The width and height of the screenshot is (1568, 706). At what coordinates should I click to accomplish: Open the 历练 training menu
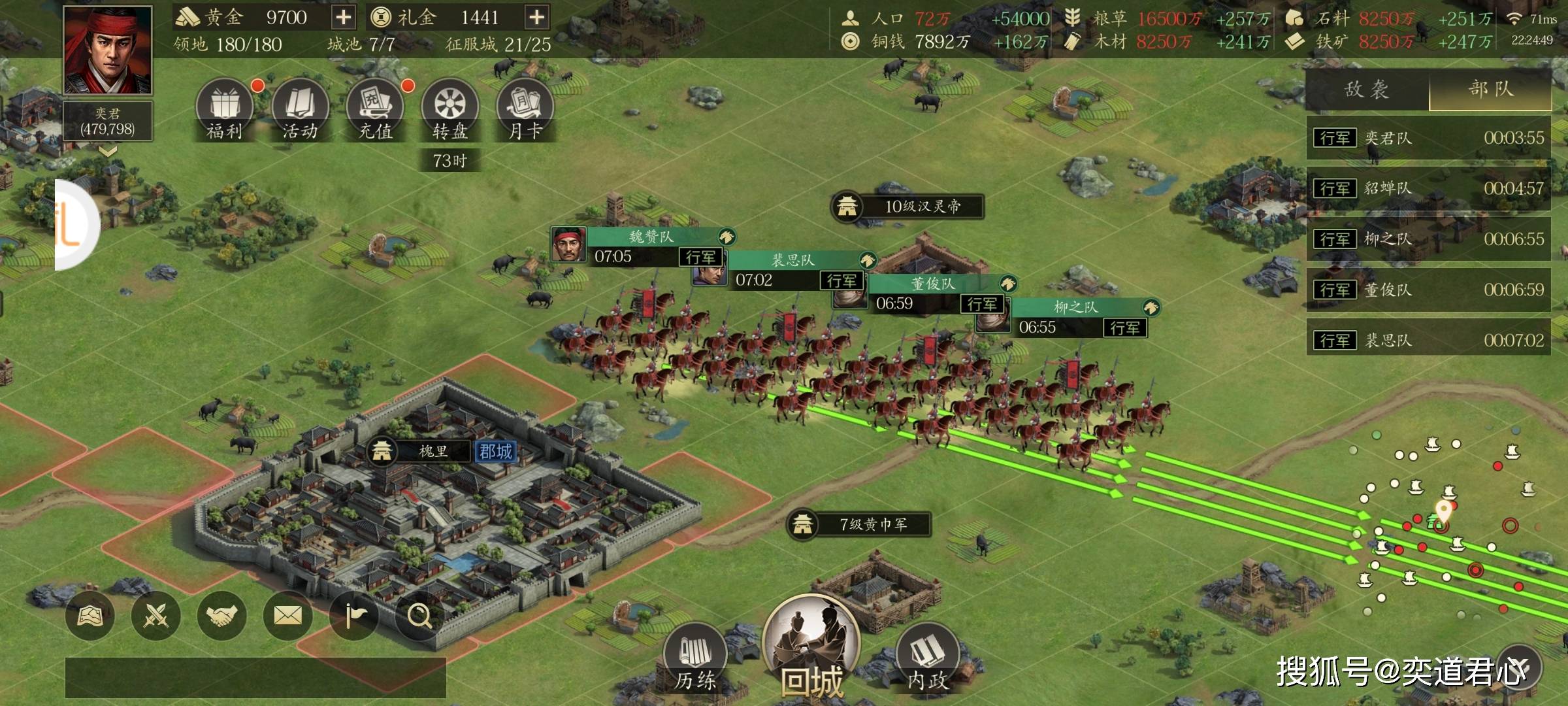coord(695,657)
